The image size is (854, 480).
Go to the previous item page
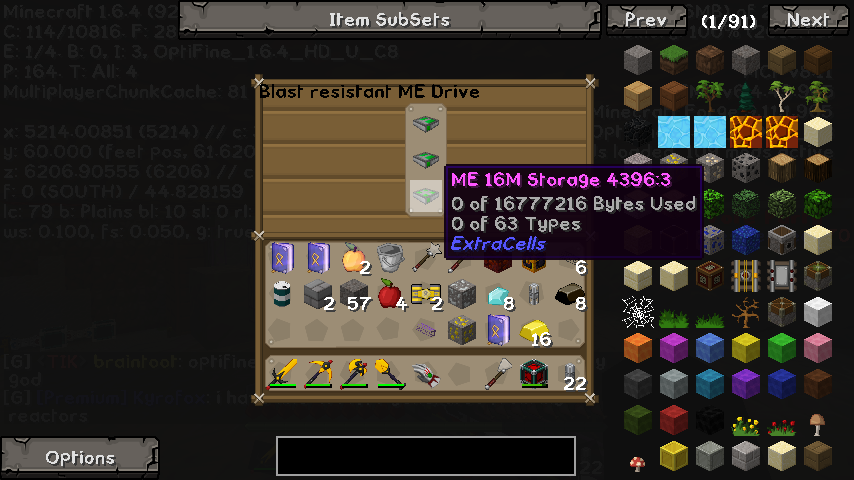(645, 19)
